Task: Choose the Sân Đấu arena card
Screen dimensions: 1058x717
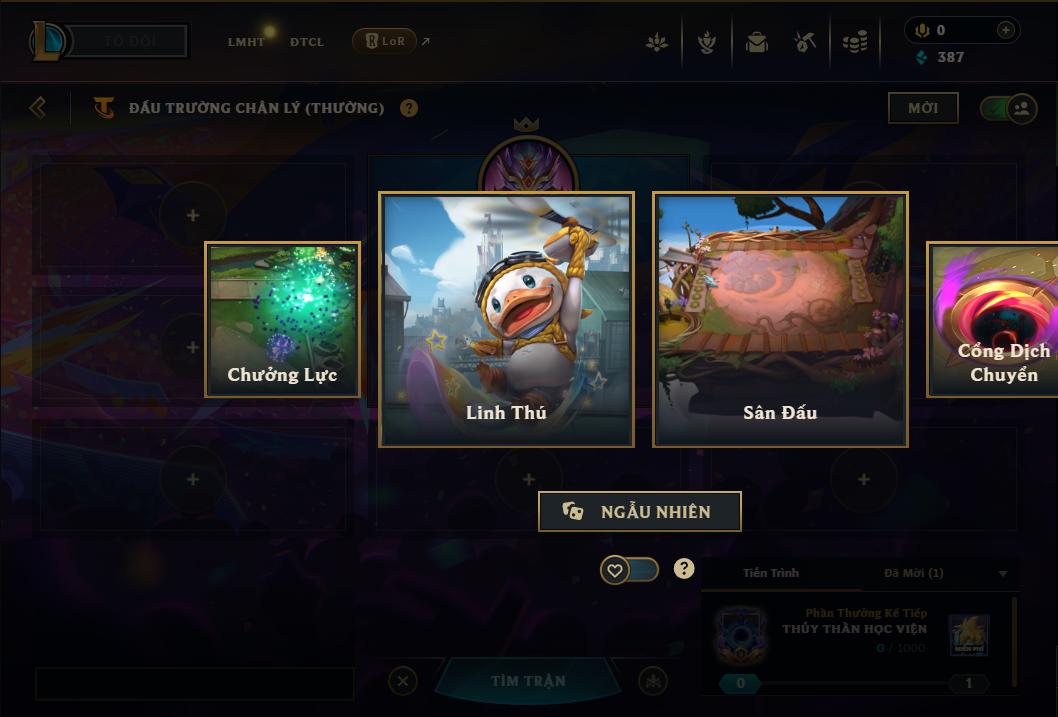Action: tap(780, 319)
